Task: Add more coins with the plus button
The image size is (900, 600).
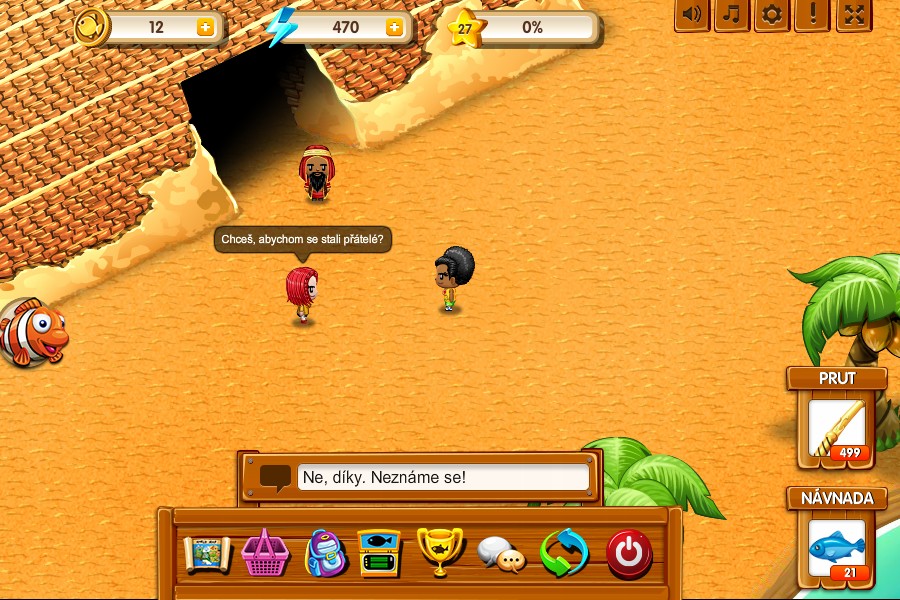Action: pyautogui.click(x=205, y=28)
